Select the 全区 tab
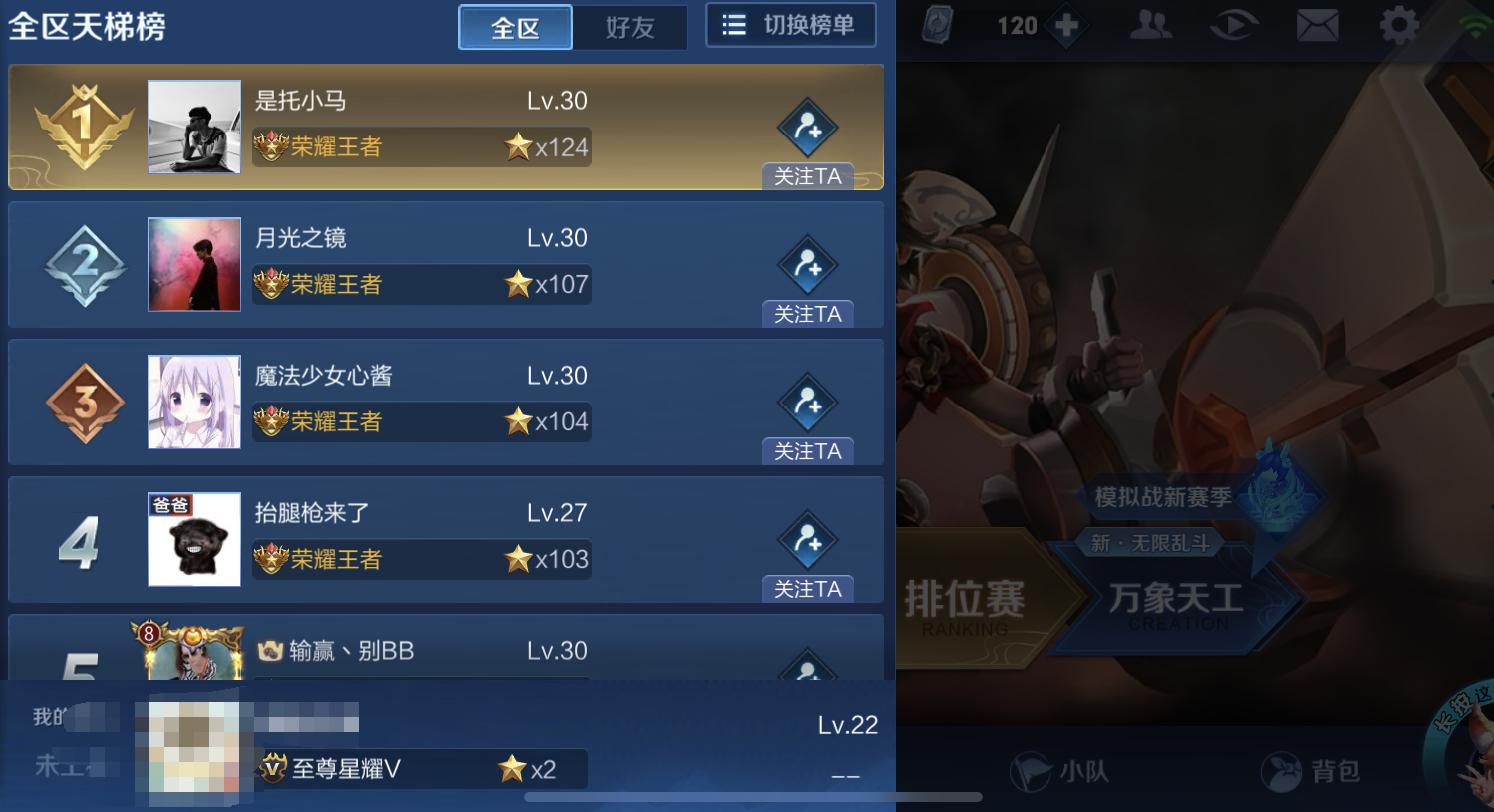Screen dimensions: 1494x812 pos(515,28)
